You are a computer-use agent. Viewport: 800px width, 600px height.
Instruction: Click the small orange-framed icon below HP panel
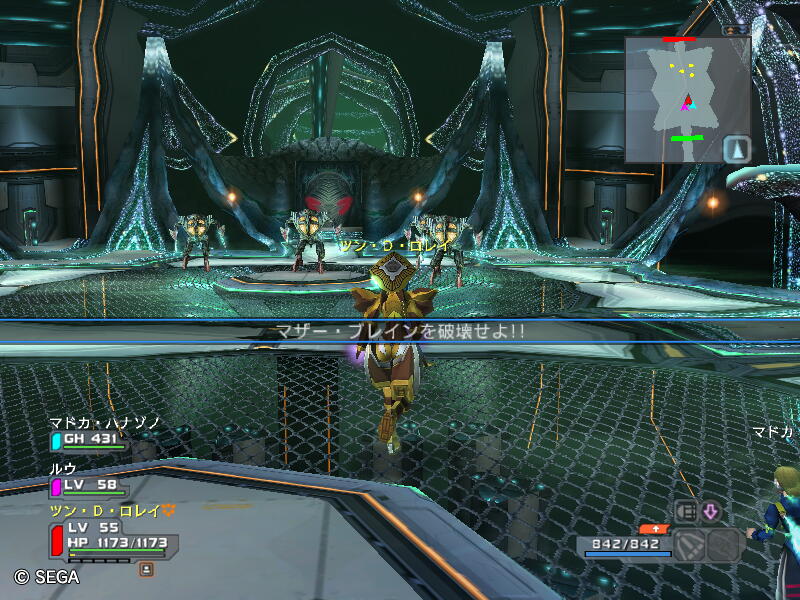[146, 569]
